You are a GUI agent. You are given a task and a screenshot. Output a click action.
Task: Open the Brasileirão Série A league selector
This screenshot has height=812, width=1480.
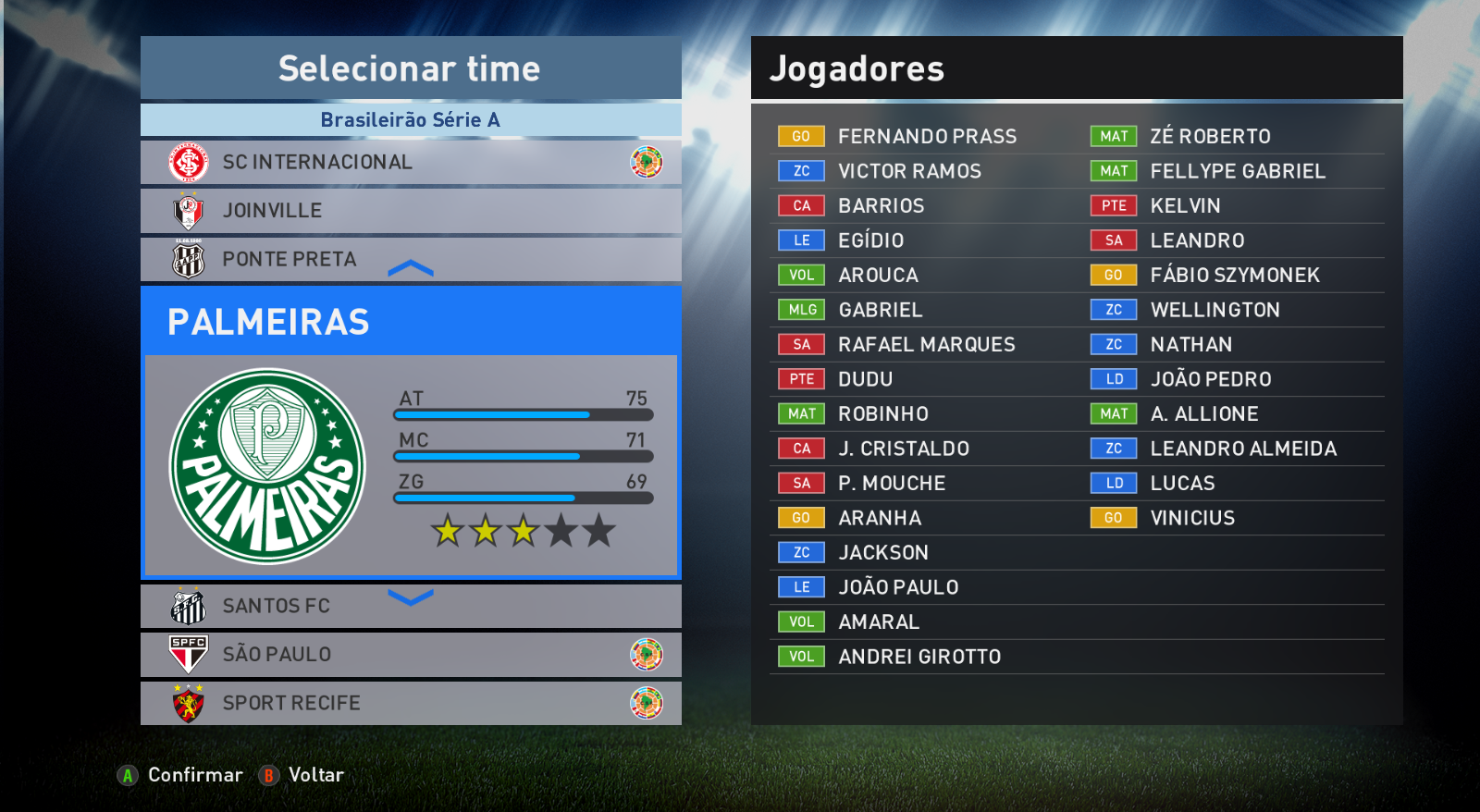pos(411,120)
